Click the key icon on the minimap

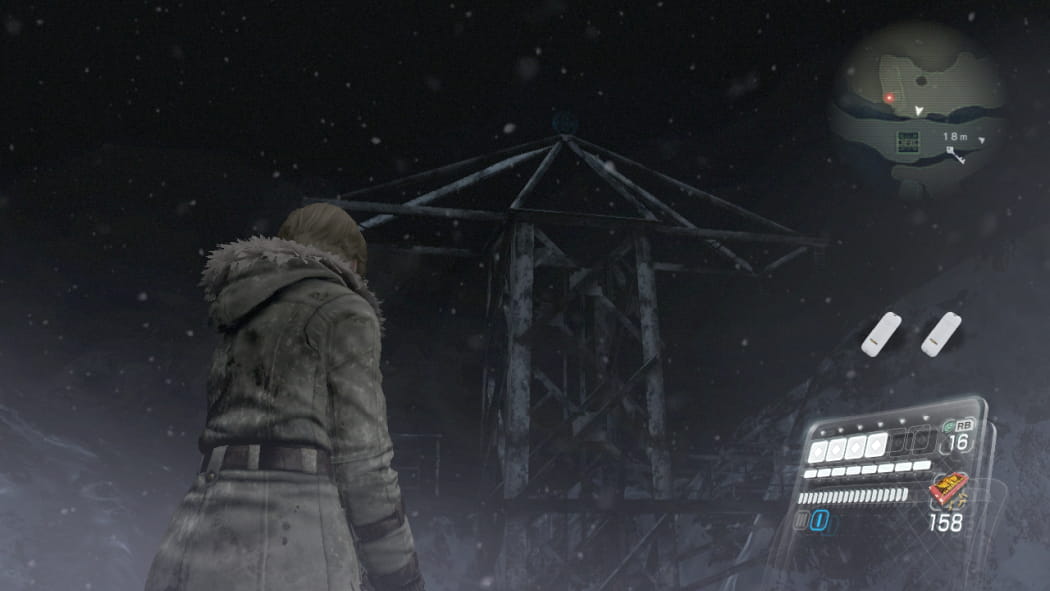956,153
